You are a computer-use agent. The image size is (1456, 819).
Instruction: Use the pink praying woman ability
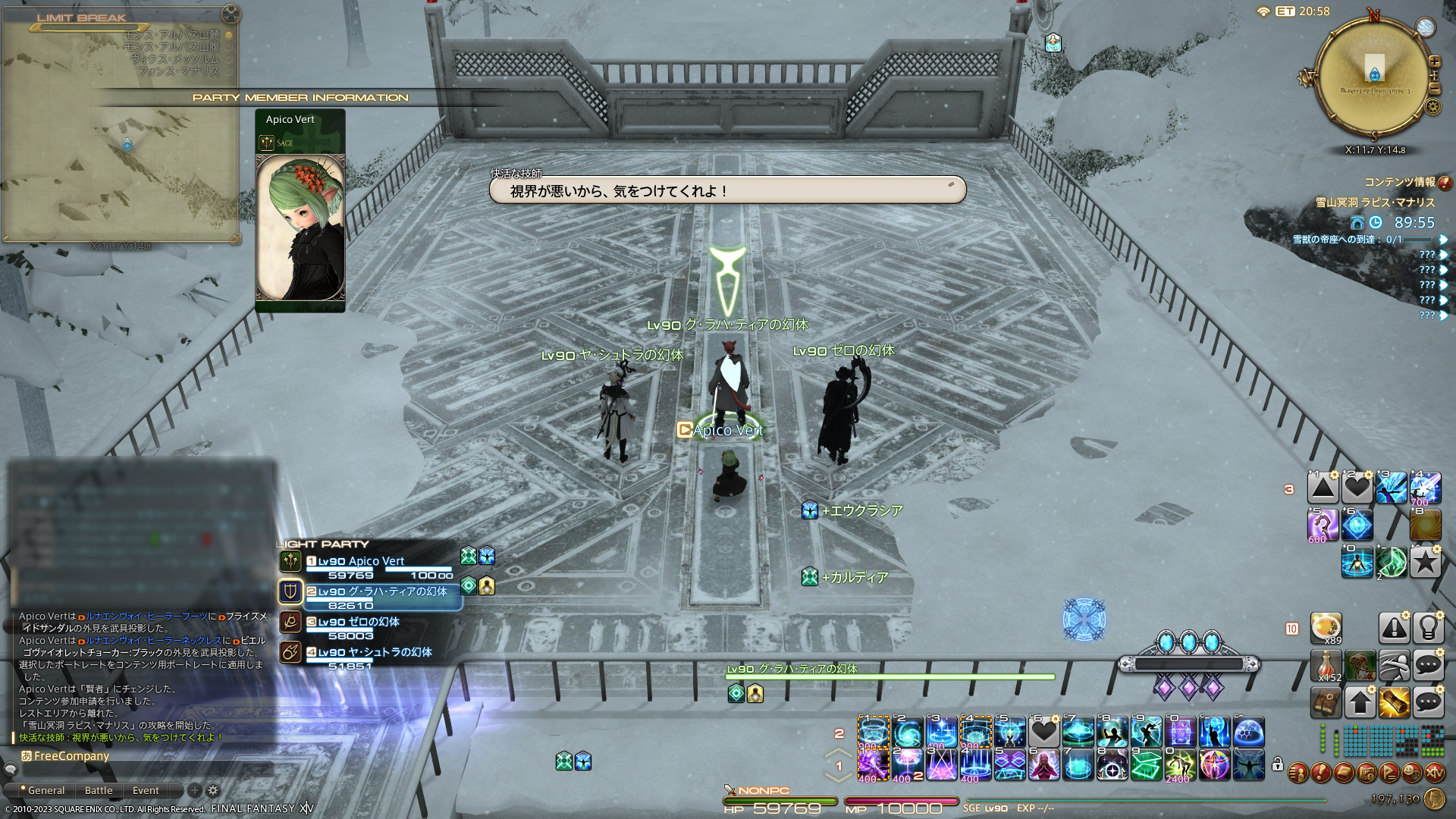coord(1043,764)
